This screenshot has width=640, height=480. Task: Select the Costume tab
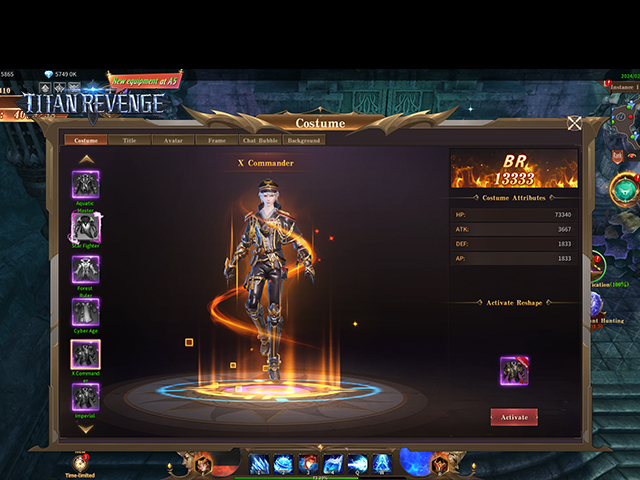pyautogui.click(x=86, y=141)
